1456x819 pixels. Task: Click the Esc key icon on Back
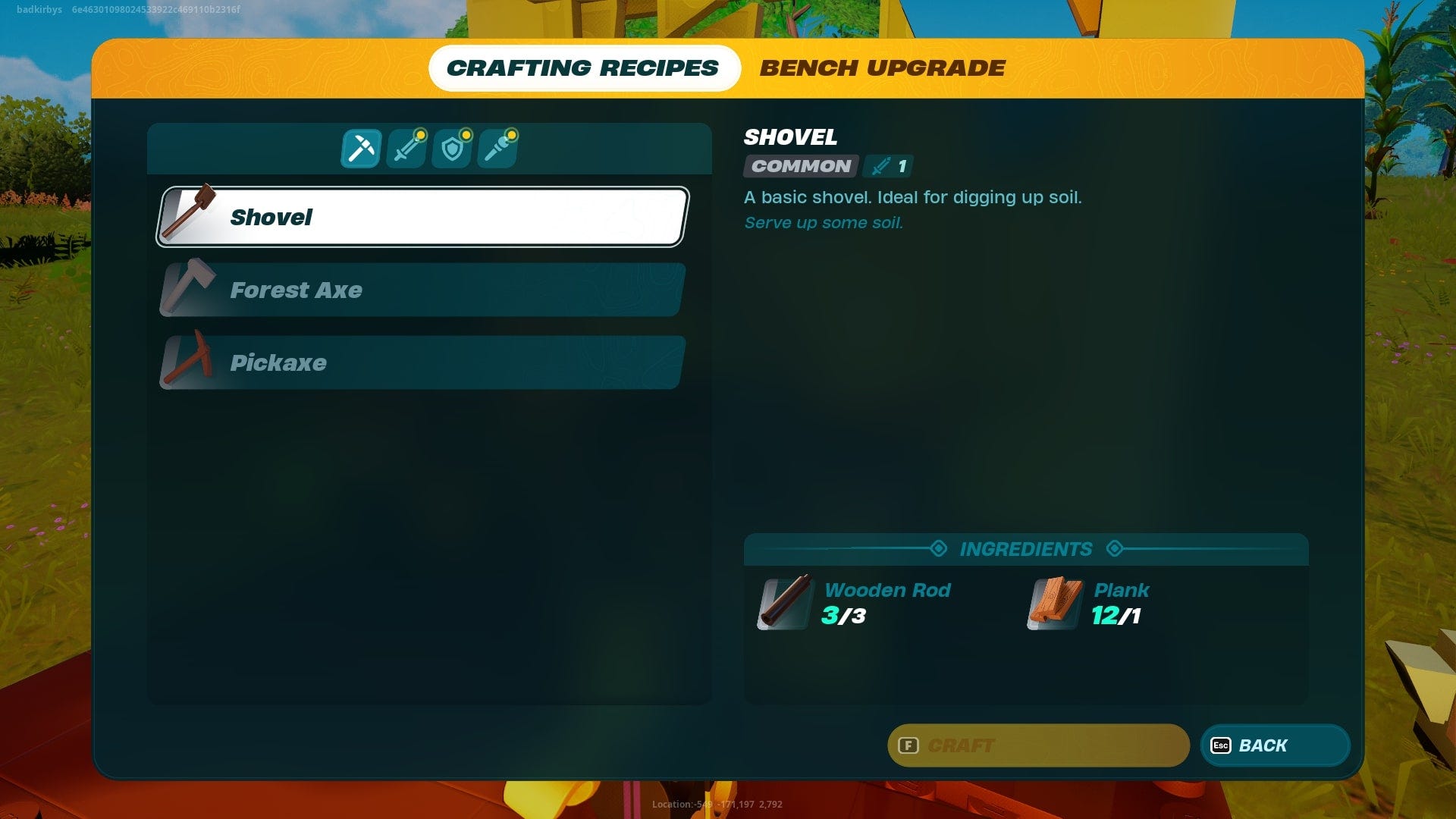pyautogui.click(x=1221, y=745)
